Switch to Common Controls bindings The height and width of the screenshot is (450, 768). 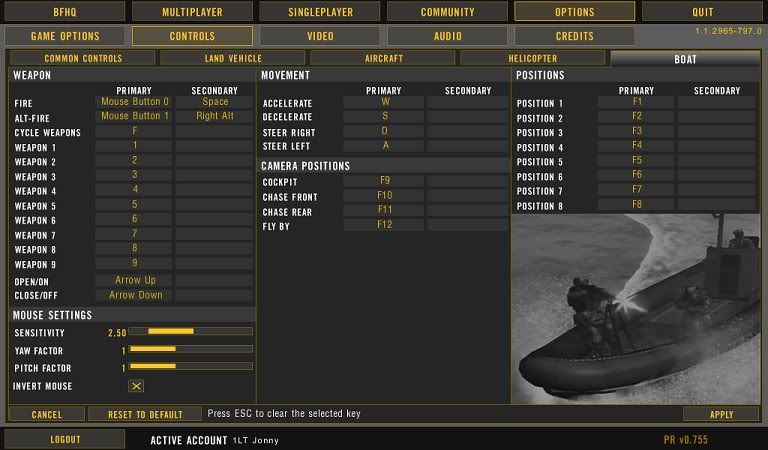tap(82, 59)
